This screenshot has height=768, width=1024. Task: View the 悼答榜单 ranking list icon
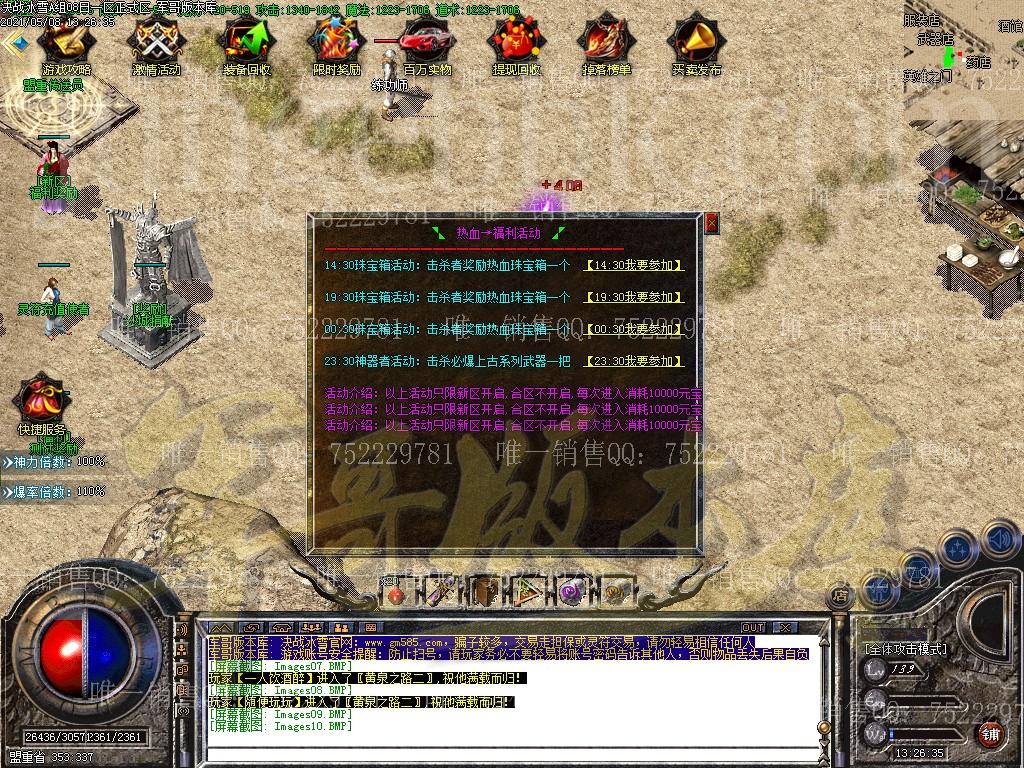click(606, 44)
